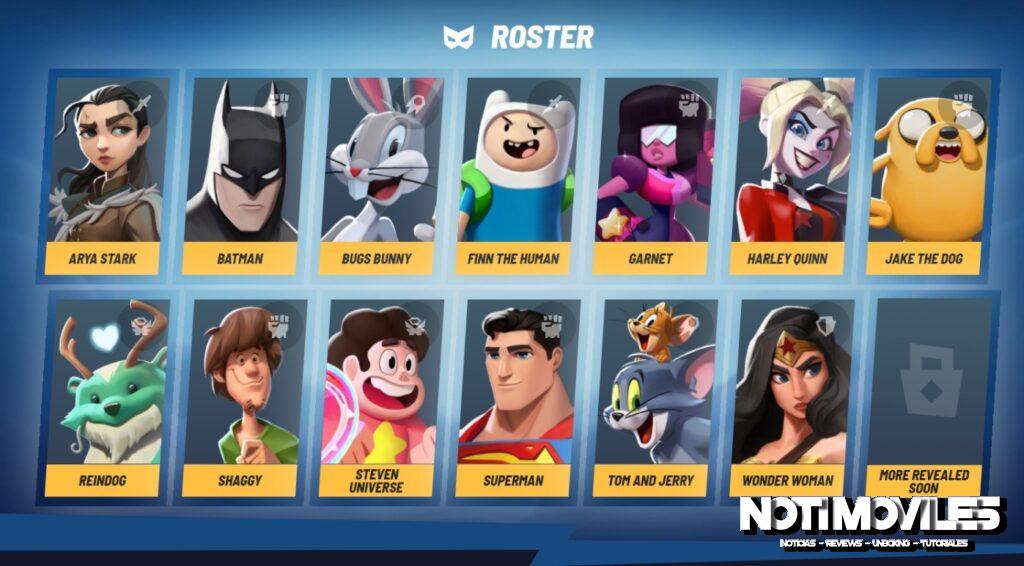Click the locked More Revealed Soon card

(x=925, y=397)
